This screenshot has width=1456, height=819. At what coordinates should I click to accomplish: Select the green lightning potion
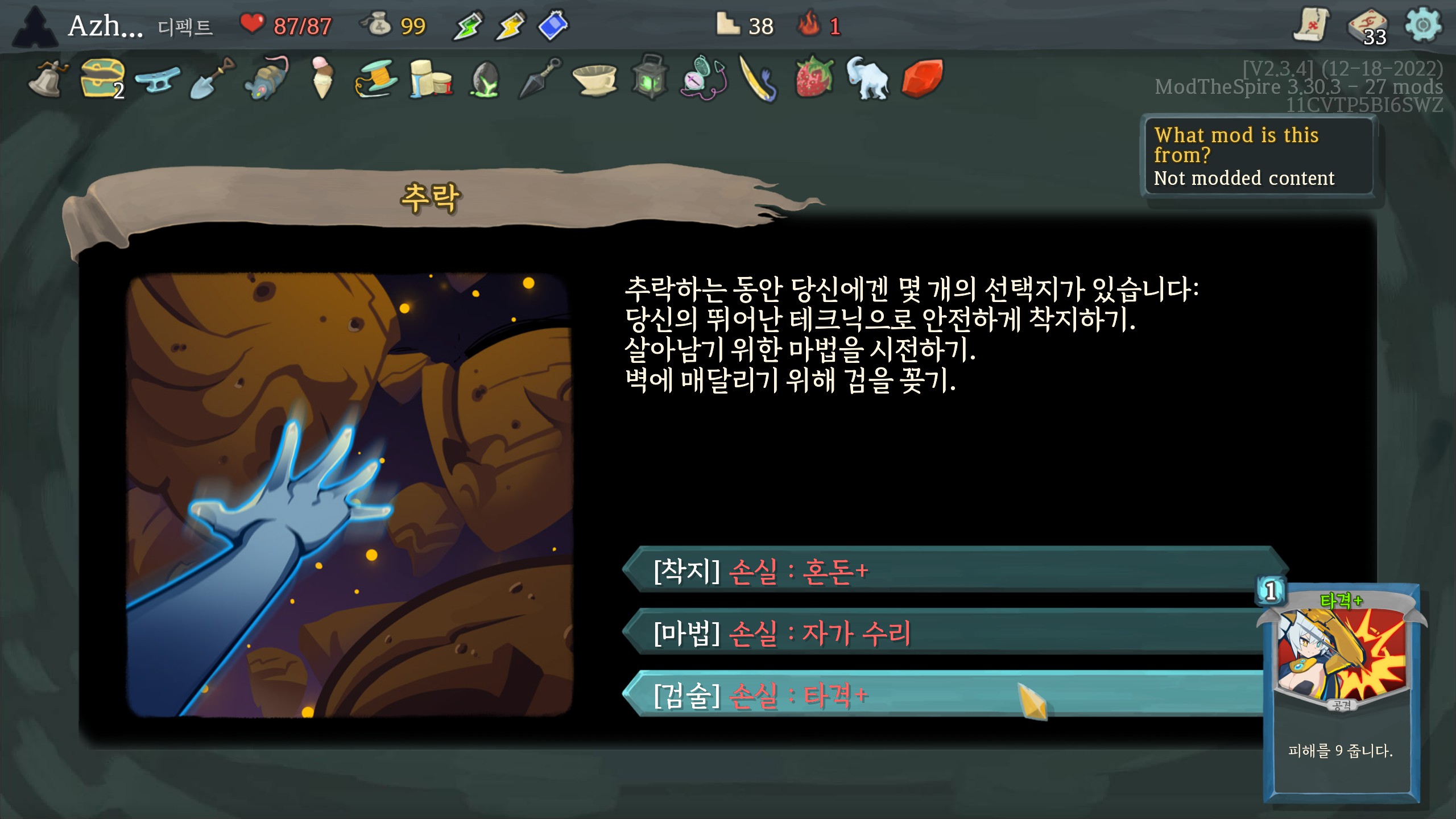coord(468,26)
